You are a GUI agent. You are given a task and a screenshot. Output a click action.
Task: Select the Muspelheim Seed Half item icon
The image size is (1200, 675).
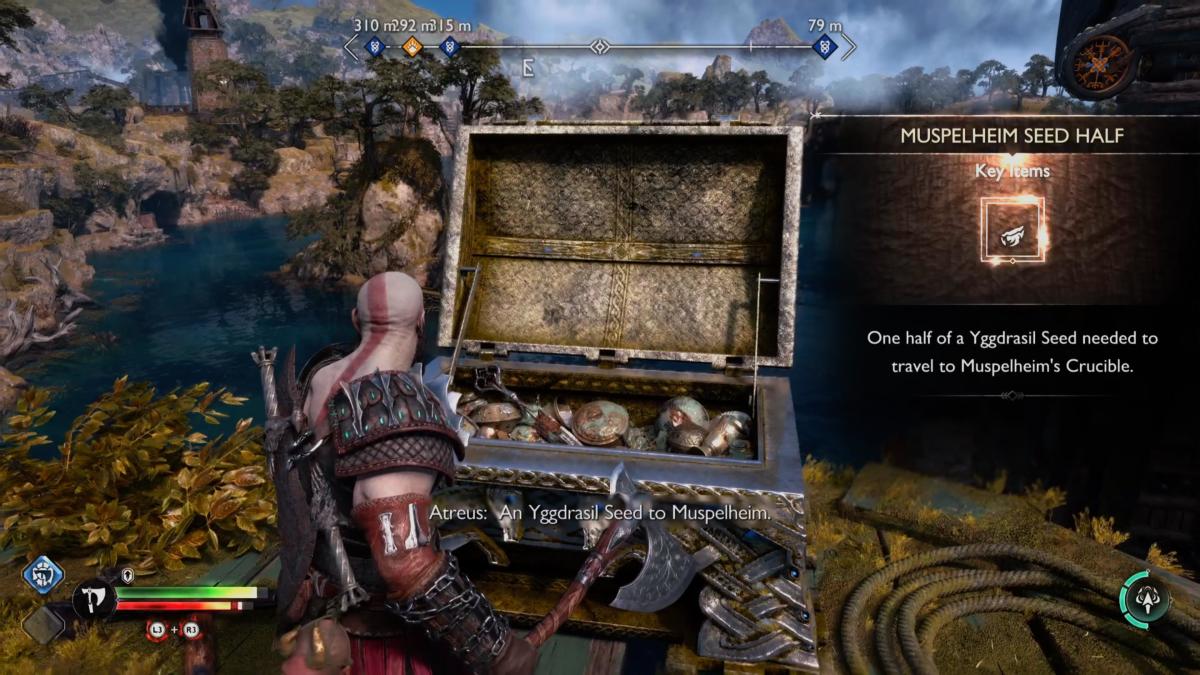pos(1012,230)
